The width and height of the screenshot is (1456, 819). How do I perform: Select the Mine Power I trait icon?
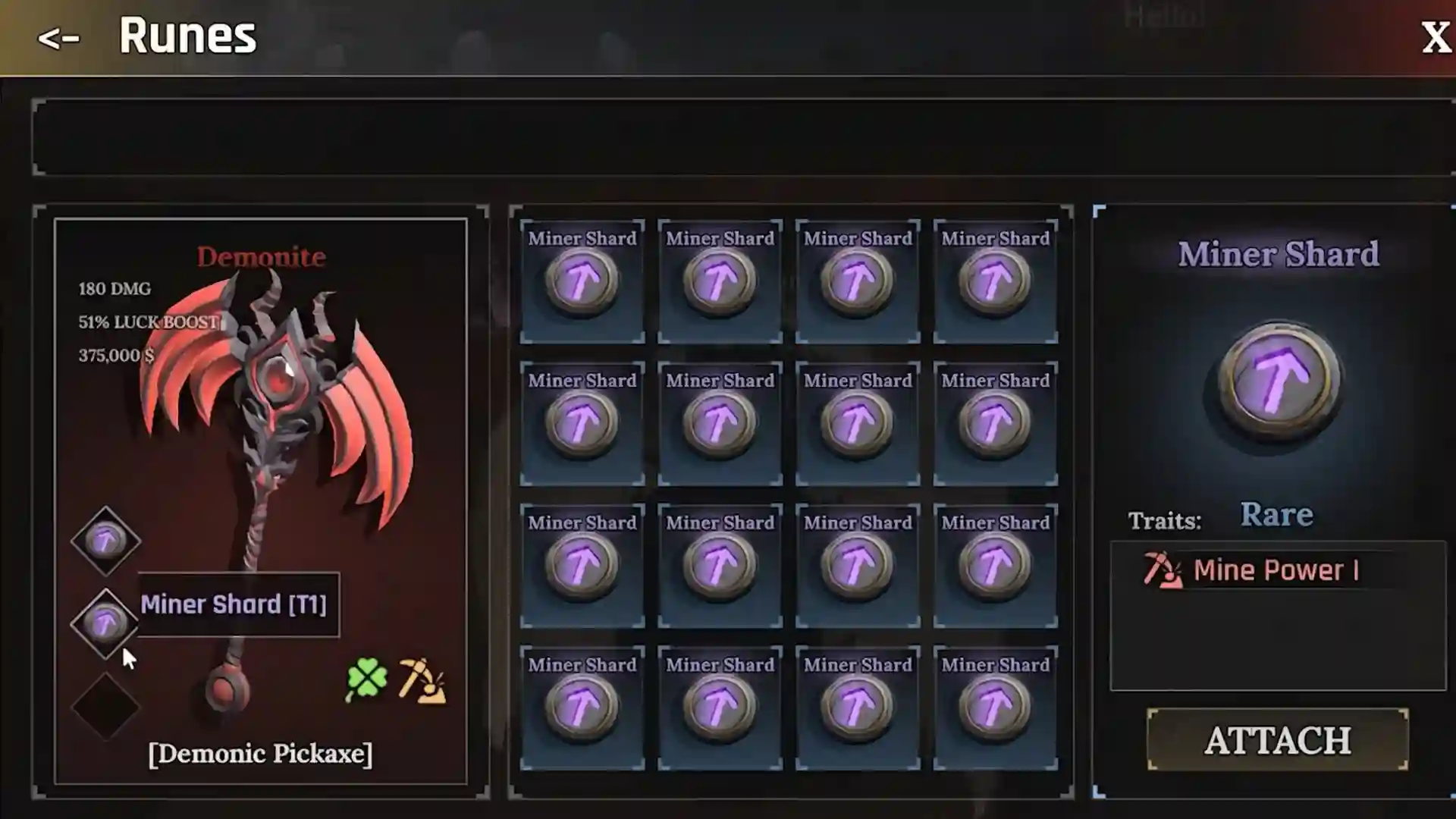(x=1162, y=570)
